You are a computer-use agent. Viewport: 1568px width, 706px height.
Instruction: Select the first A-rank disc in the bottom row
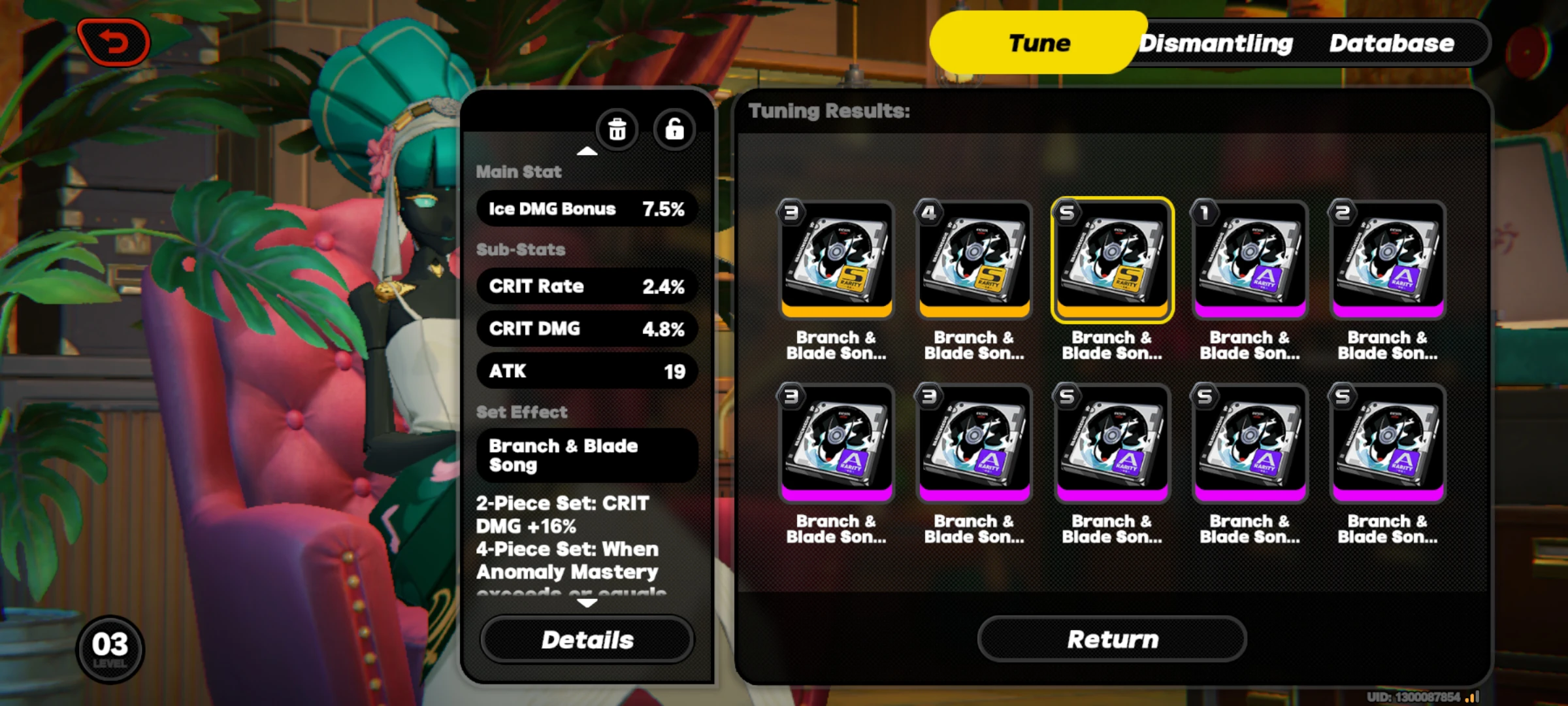pos(836,442)
